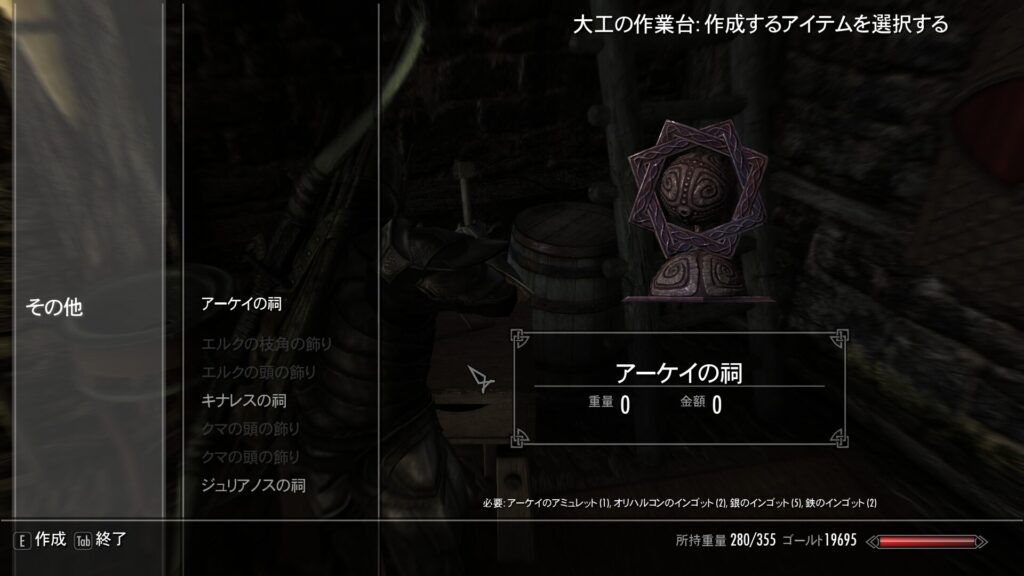
Task: Select キナレスの祠 to craft
Action: pyautogui.click(x=243, y=401)
